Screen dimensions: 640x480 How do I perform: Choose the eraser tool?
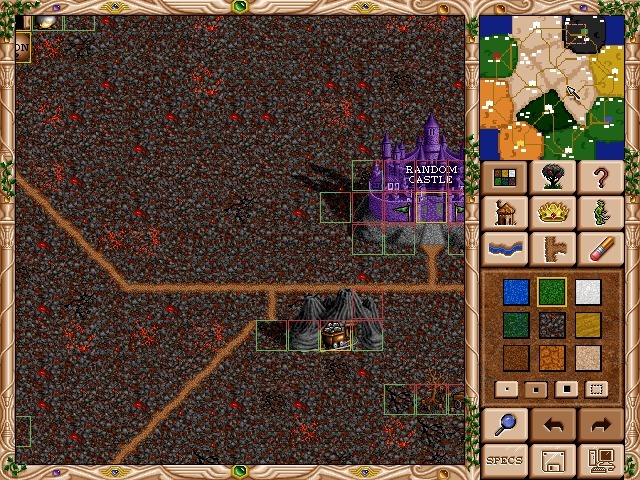tap(600, 247)
